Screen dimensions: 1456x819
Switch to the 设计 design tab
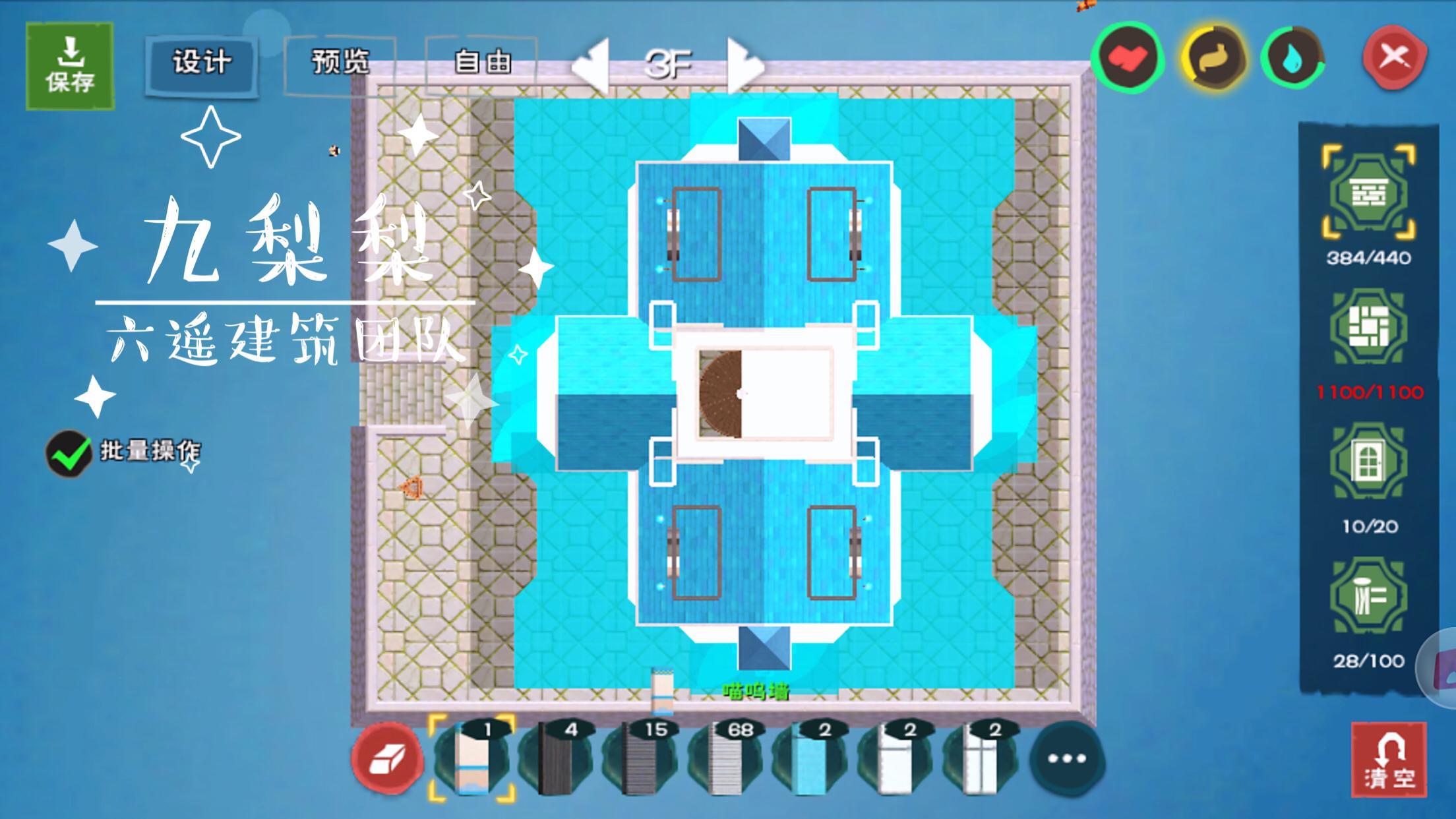pos(202,63)
